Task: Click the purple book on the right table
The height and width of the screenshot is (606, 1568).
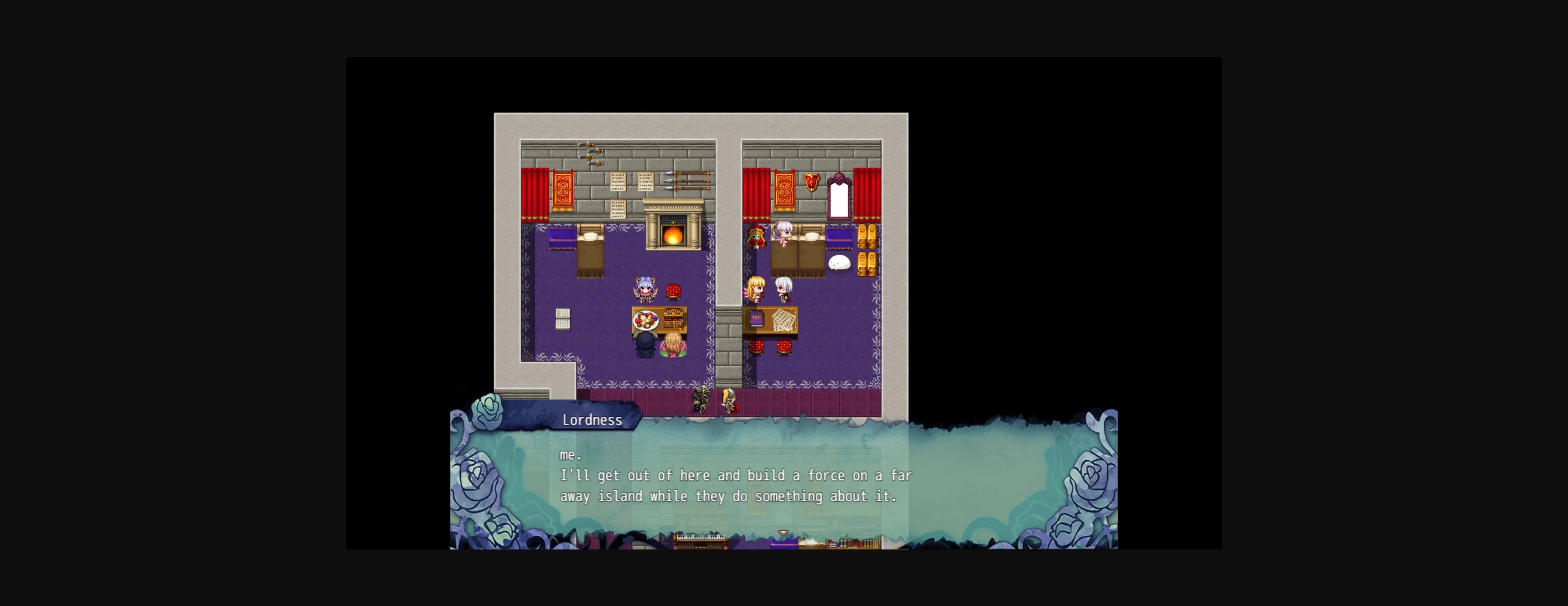Action: click(x=756, y=318)
